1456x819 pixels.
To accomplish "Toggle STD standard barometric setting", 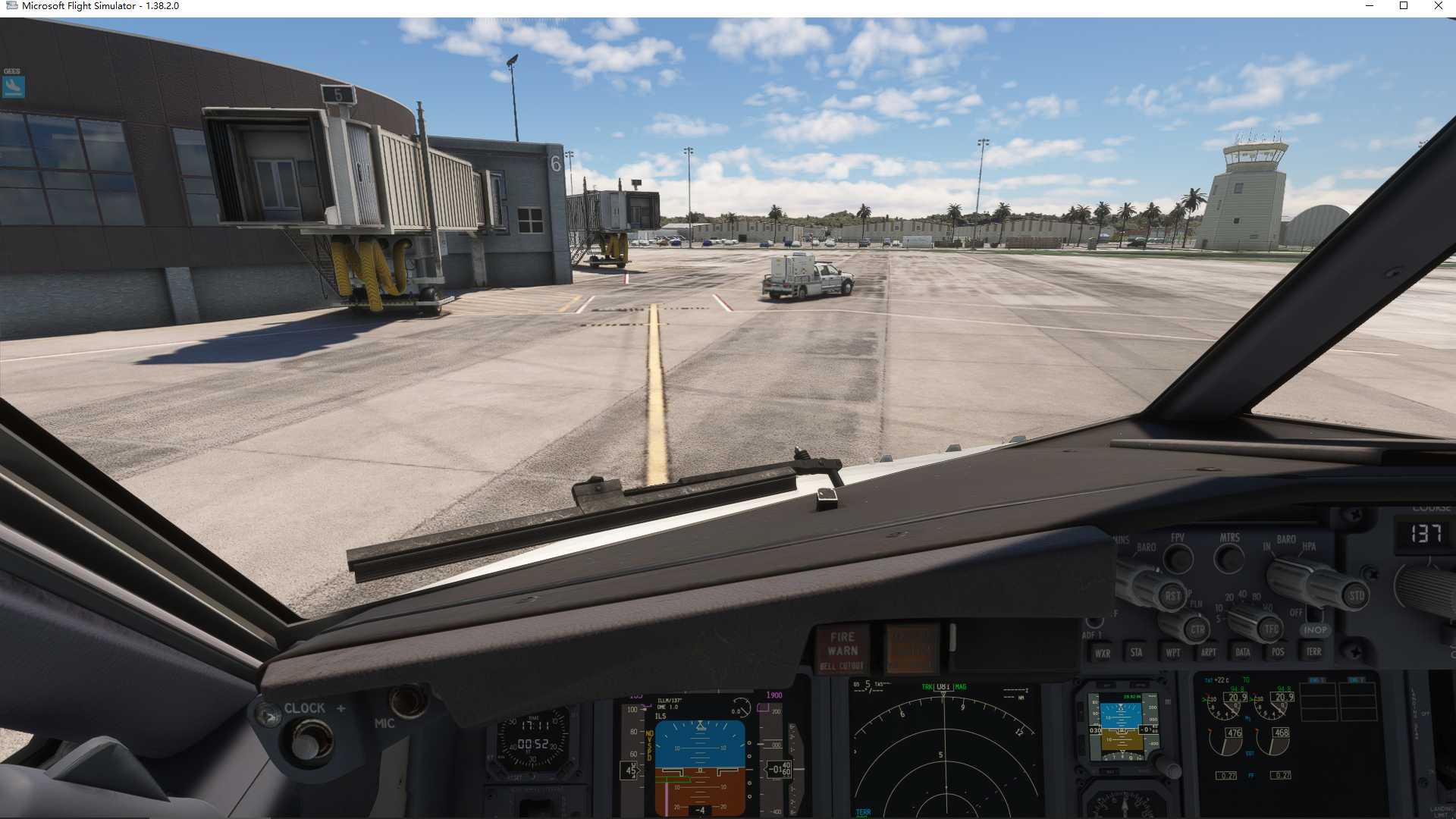I will pos(1354,595).
